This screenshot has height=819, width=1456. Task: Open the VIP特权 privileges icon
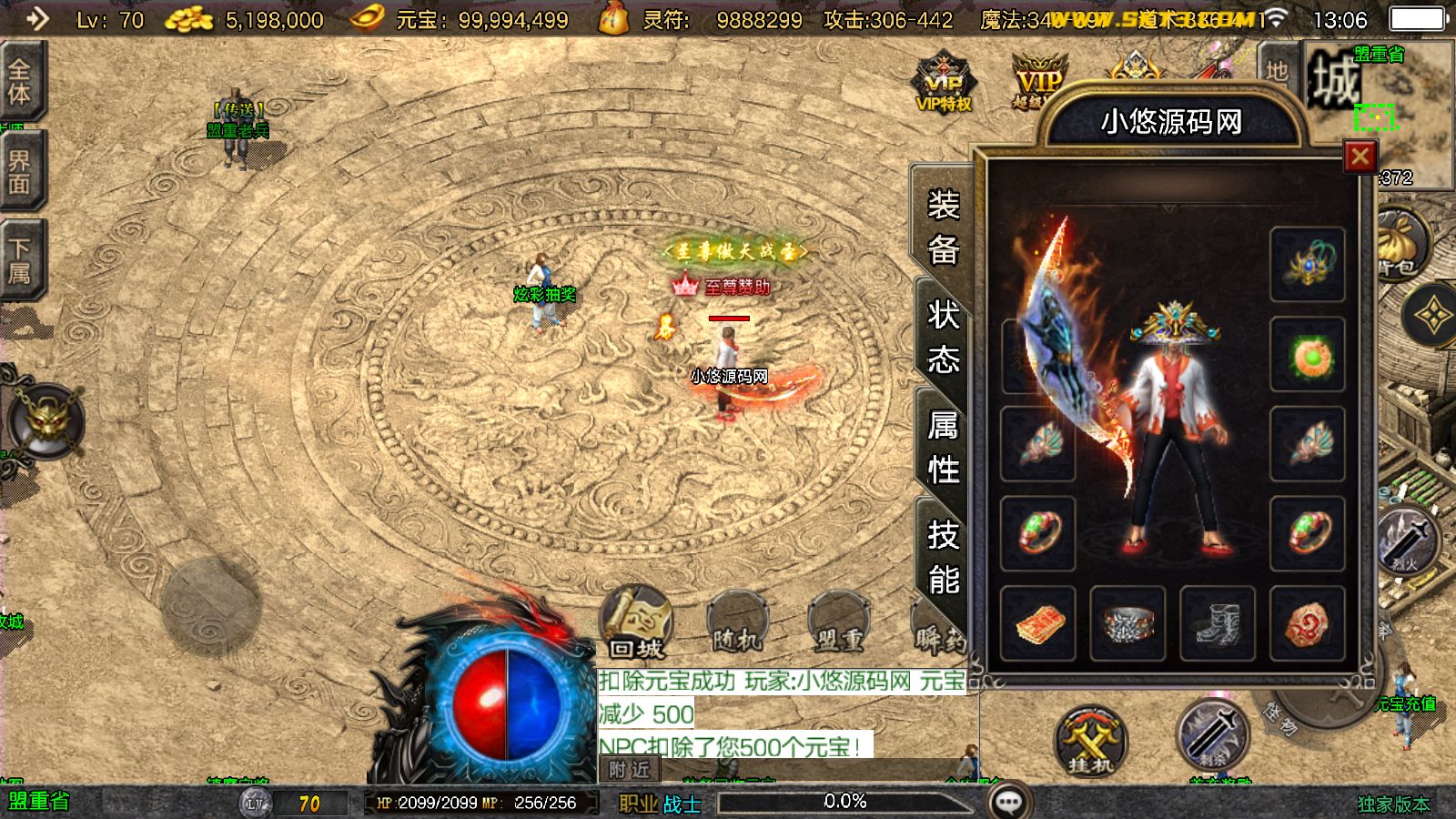[x=943, y=84]
